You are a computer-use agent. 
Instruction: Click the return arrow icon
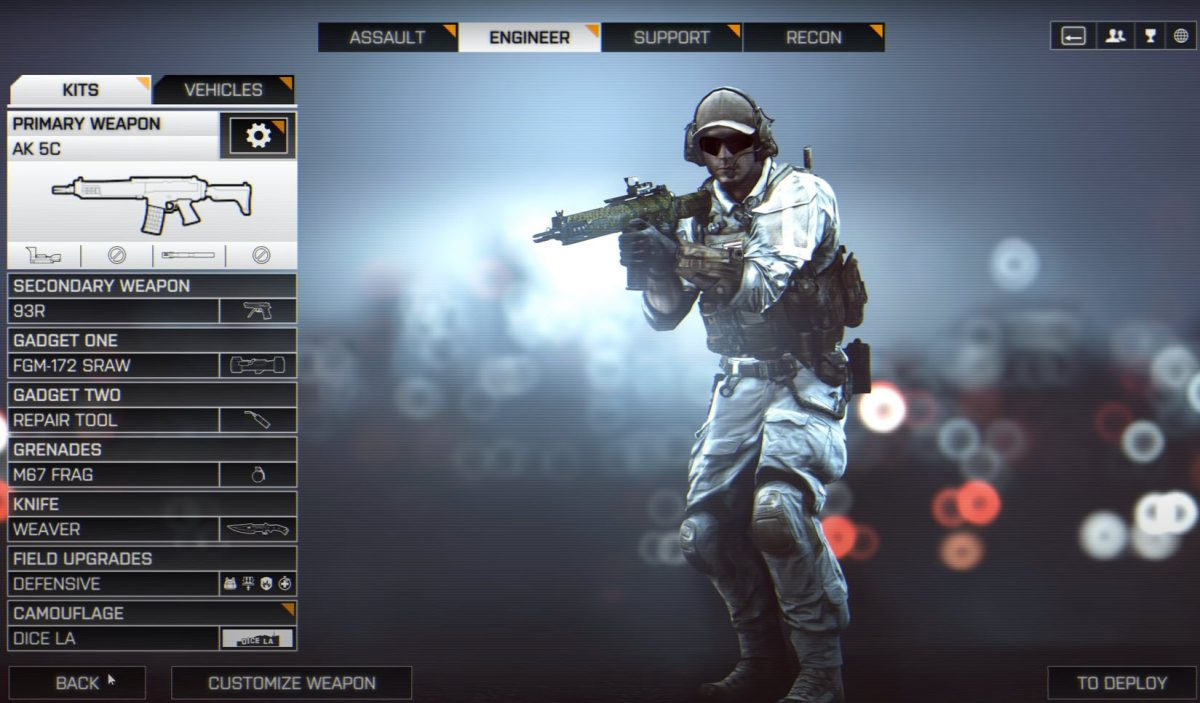1074,36
